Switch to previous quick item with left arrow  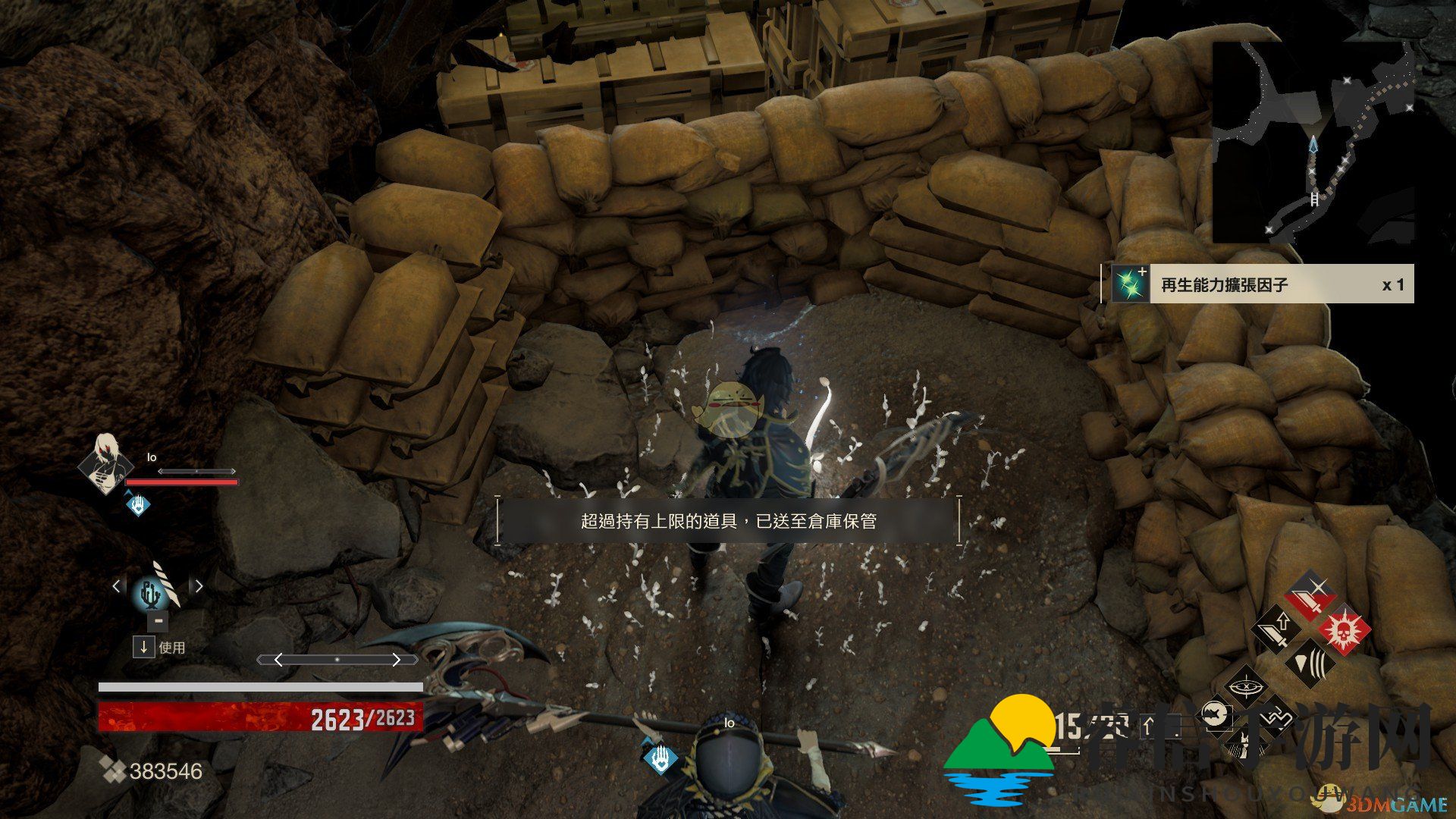click(x=116, y=585)
